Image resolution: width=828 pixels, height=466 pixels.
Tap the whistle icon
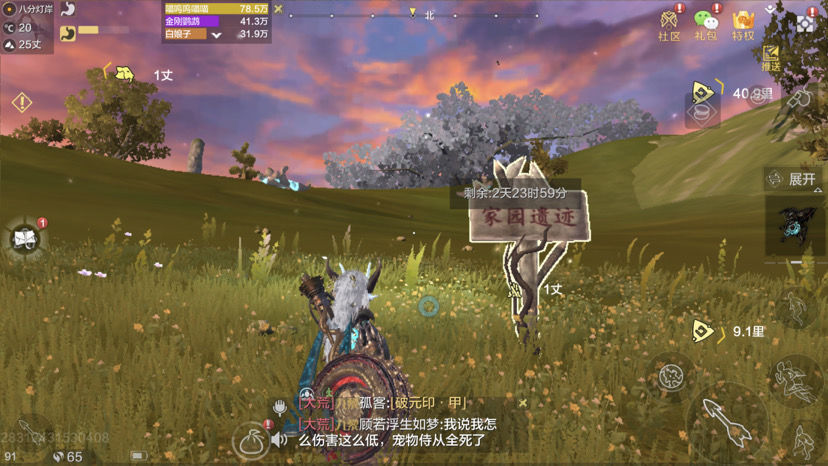[x=798, y=97]
